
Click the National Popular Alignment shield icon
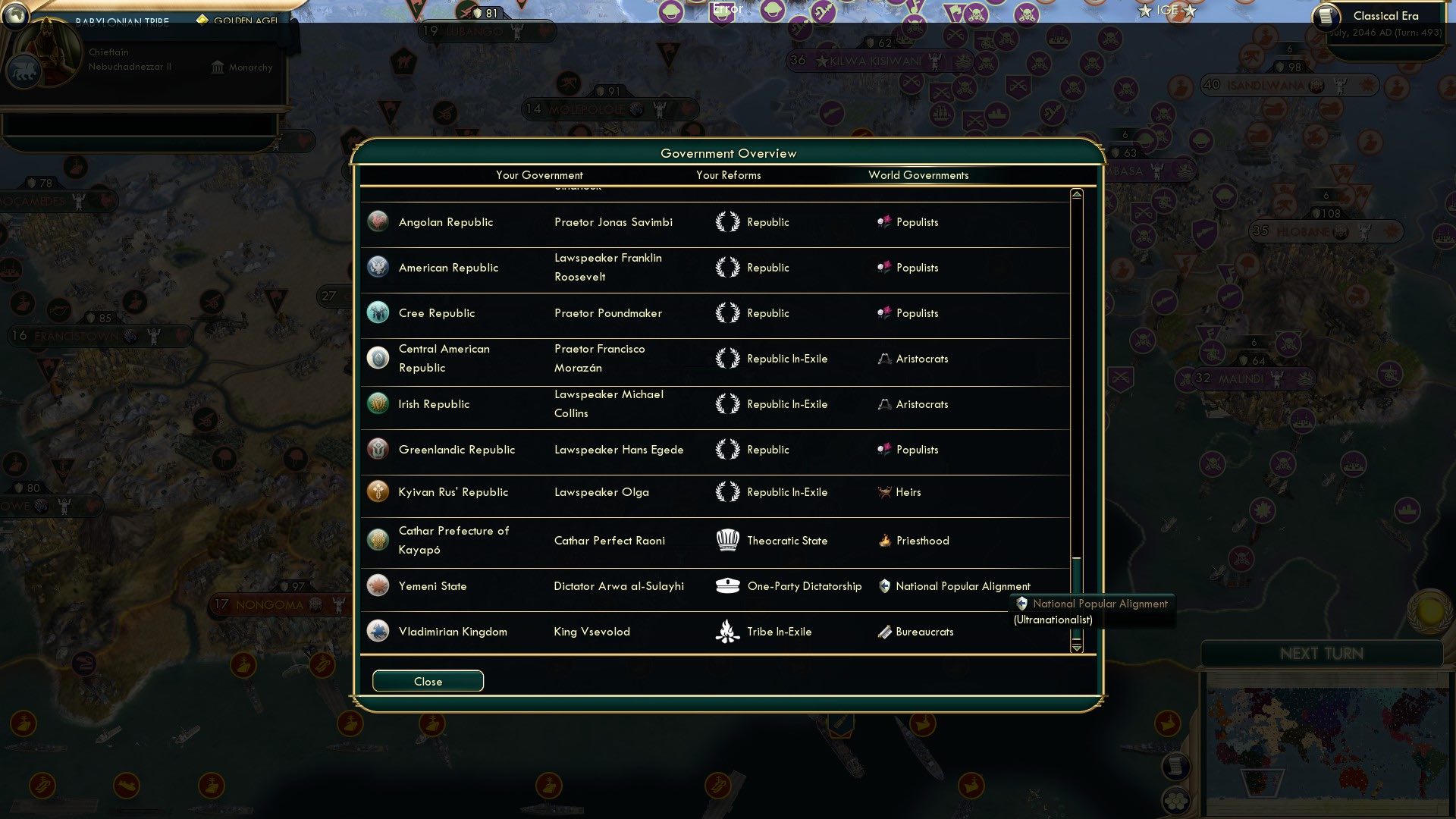pos(885,585)
